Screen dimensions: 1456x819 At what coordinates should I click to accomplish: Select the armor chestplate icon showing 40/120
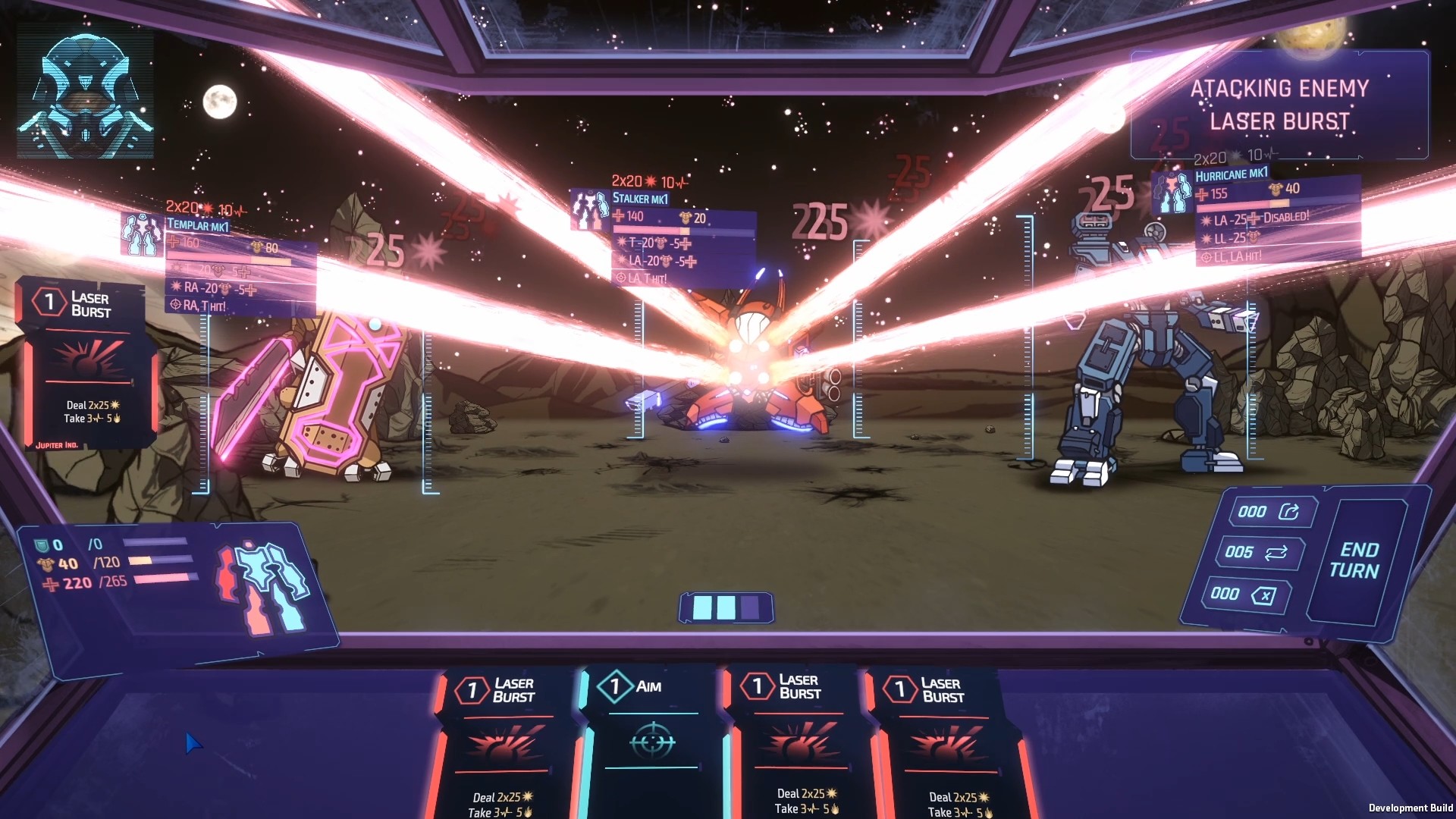click(x=47, y=563)
